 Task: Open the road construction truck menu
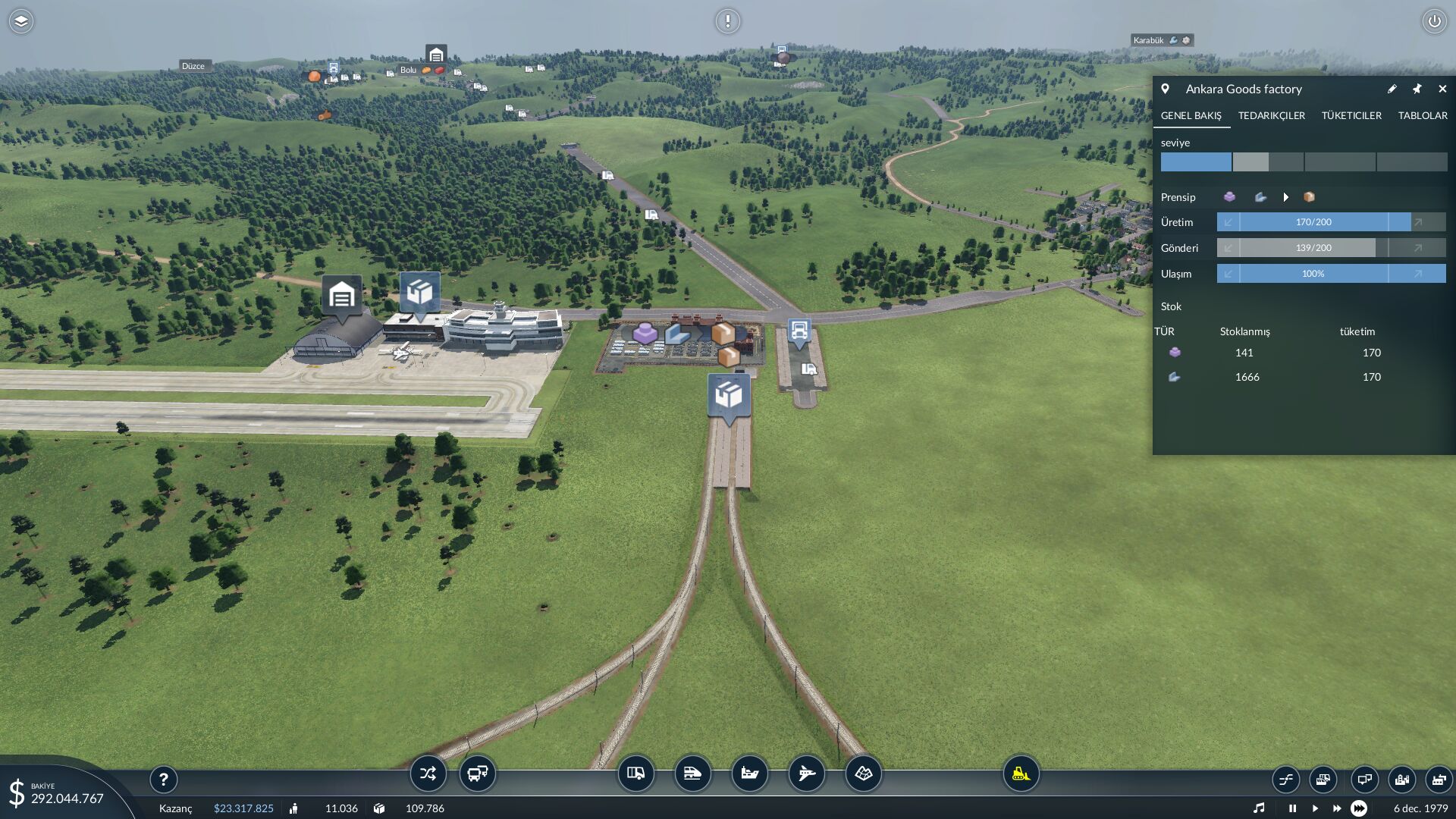pos(635,773)
